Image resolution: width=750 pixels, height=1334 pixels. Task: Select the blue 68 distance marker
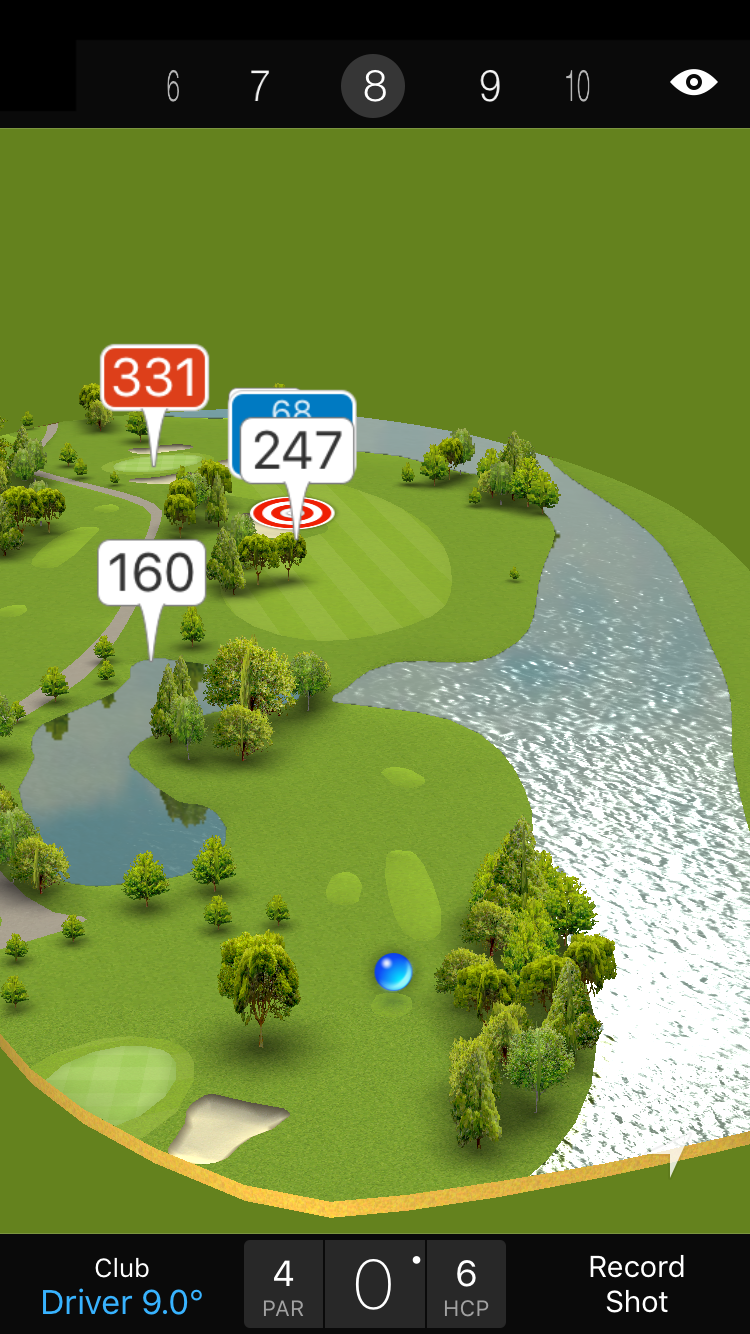pyautogui.click(x=293, y=405)
